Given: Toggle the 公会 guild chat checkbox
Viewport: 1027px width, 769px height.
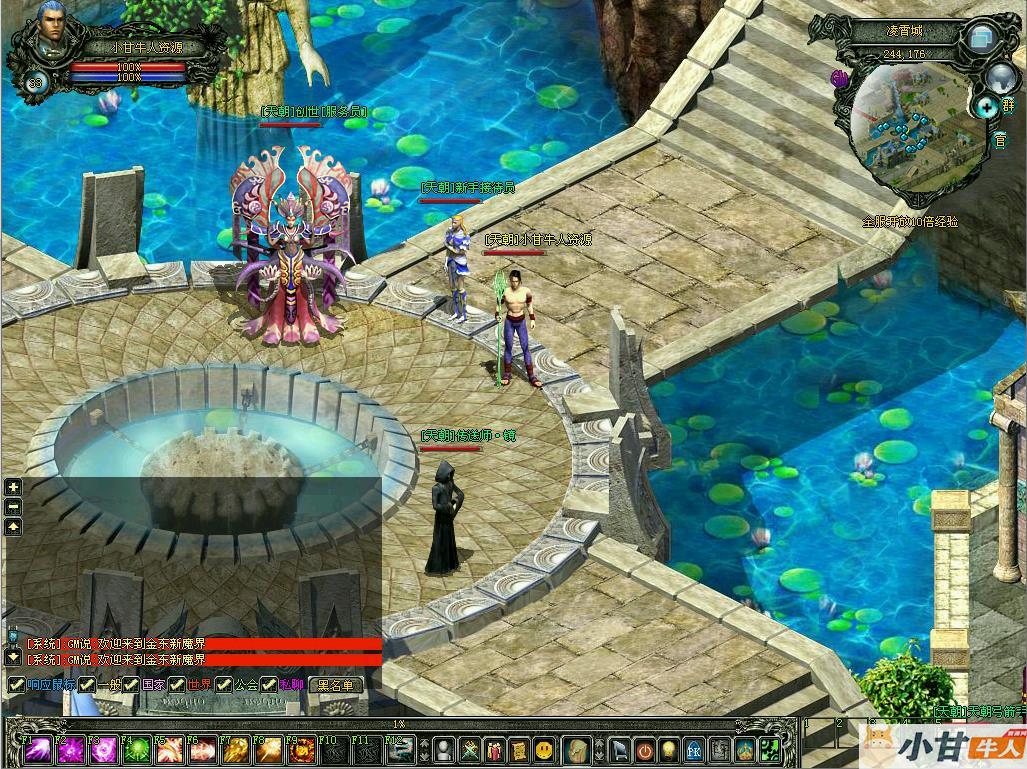Looking at the screenshot, I should click(224, 685).
